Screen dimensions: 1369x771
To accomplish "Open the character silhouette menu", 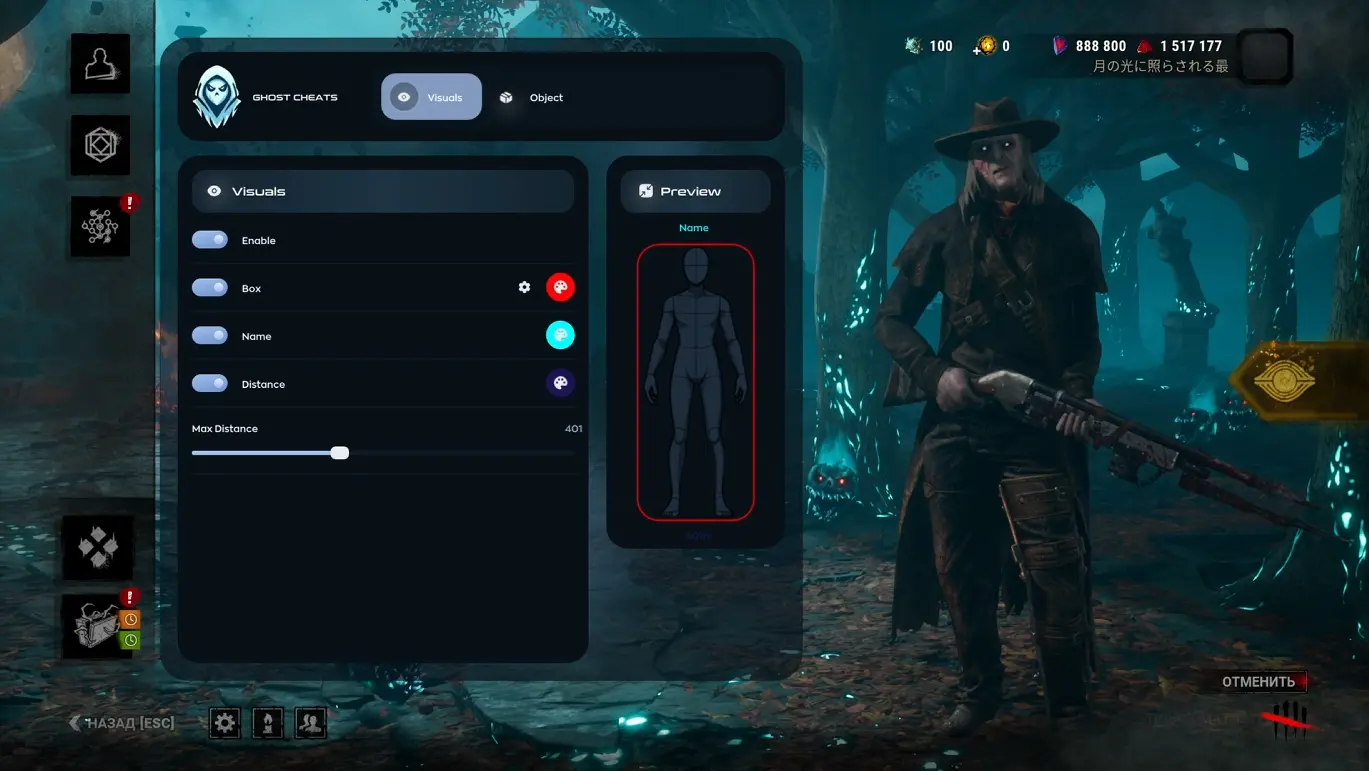I will pyautogui.click(x=100, y=64).
